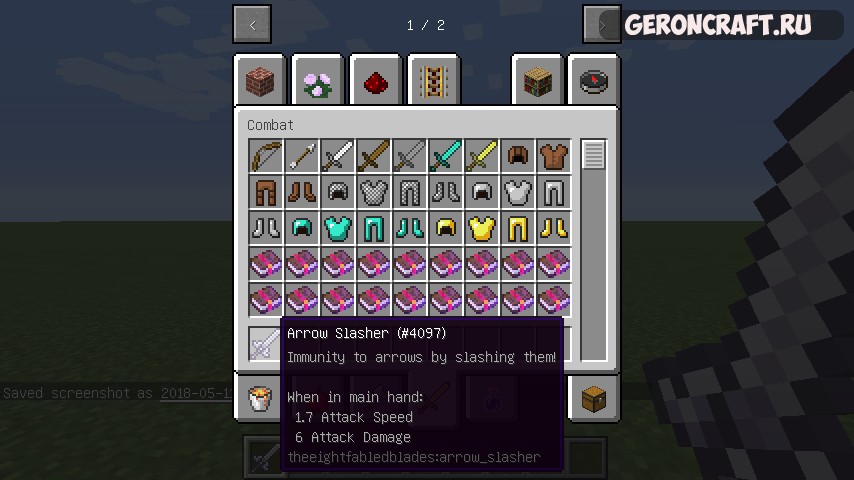Grab the golden boots

(x=555, y=228)
